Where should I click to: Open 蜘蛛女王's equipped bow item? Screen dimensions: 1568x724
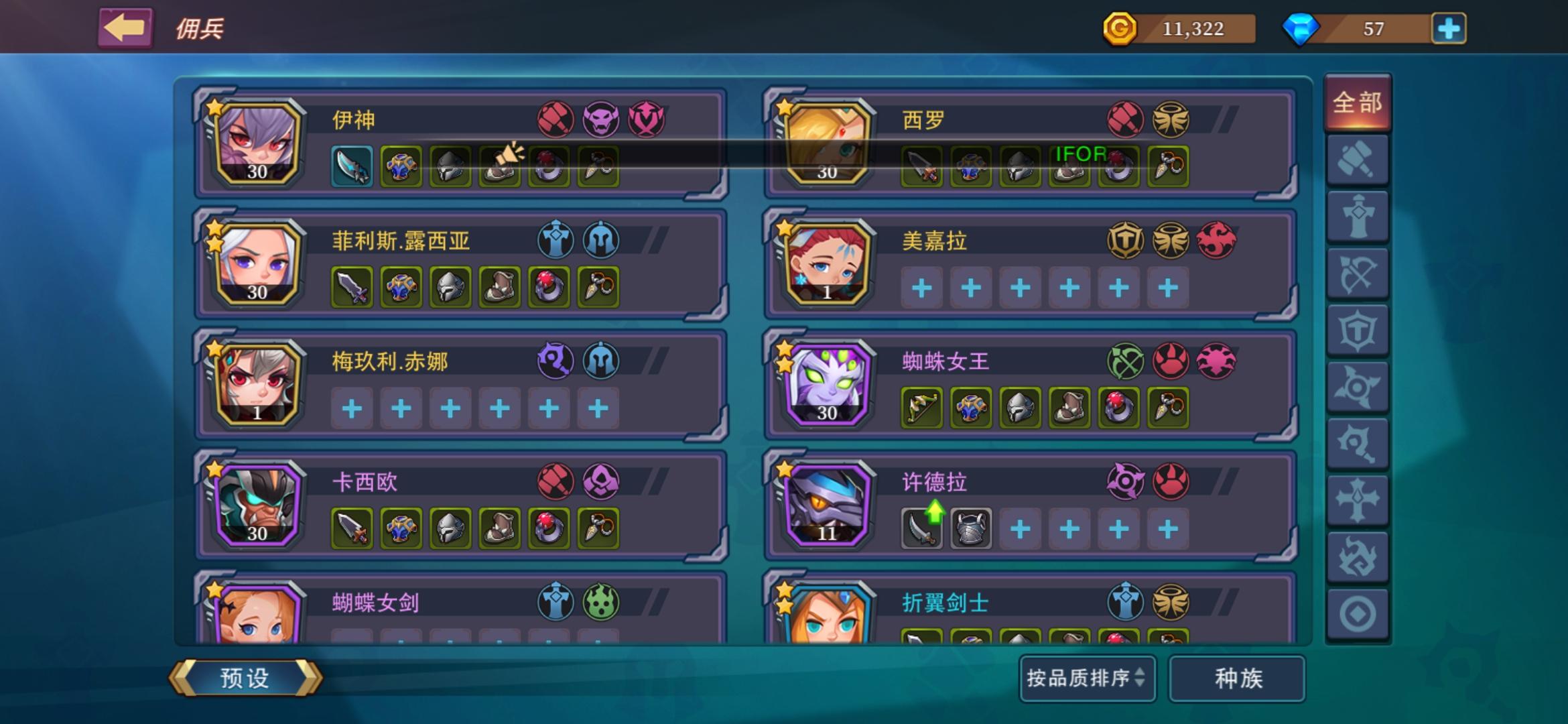pos(921,408)
